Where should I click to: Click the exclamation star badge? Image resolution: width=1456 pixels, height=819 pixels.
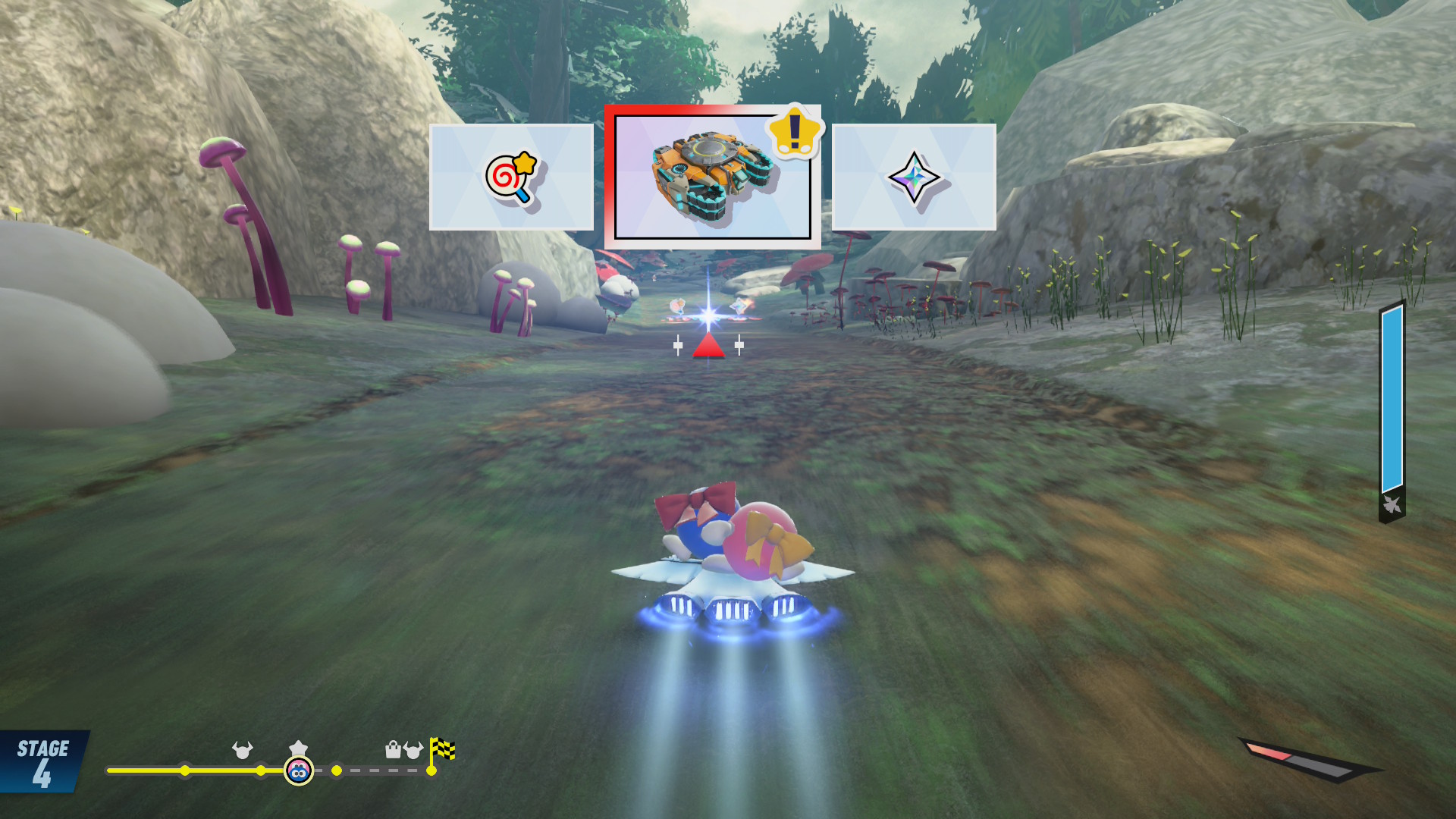pos(794,131)
